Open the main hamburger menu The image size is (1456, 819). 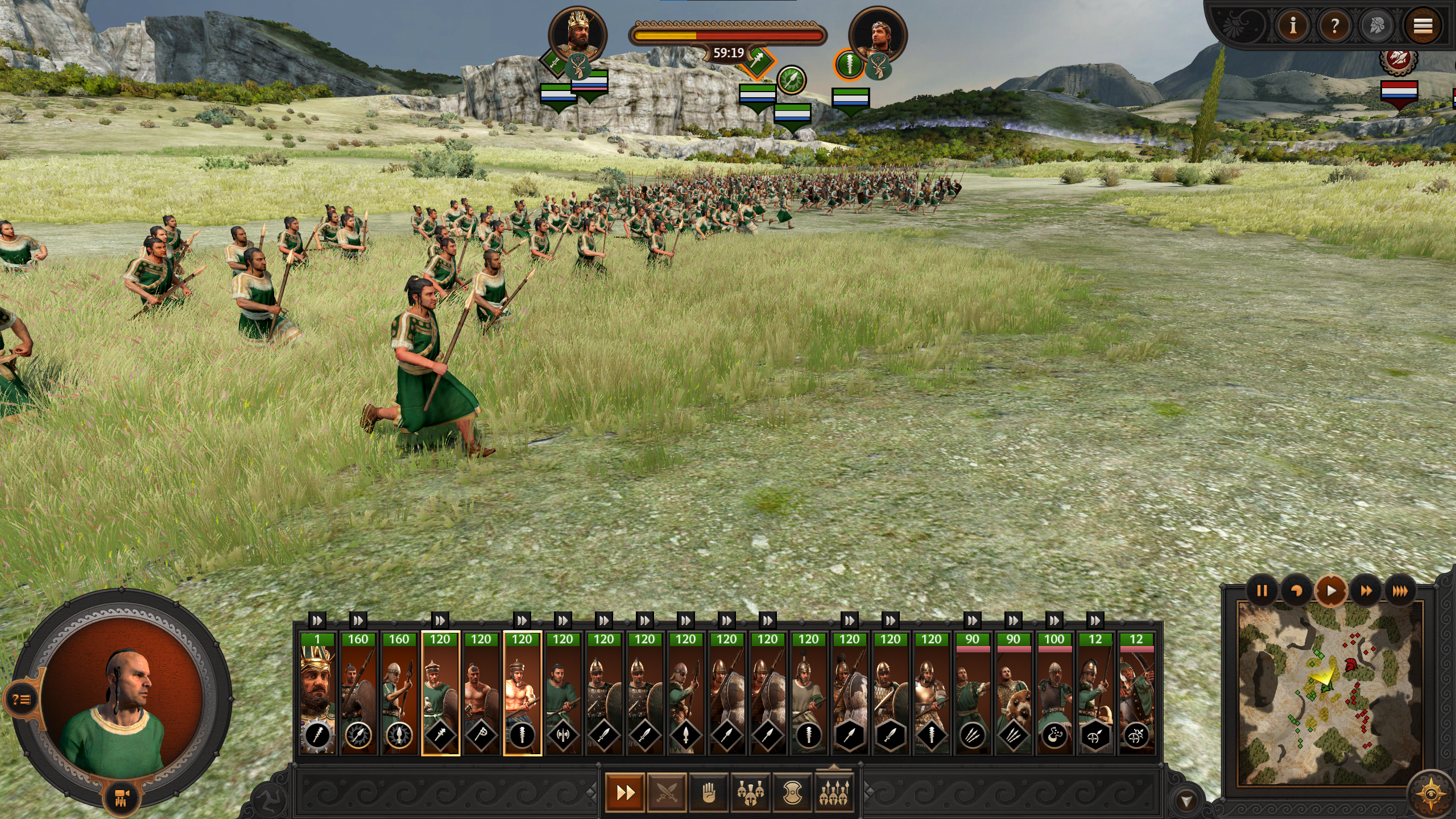tap(1422, 26)
